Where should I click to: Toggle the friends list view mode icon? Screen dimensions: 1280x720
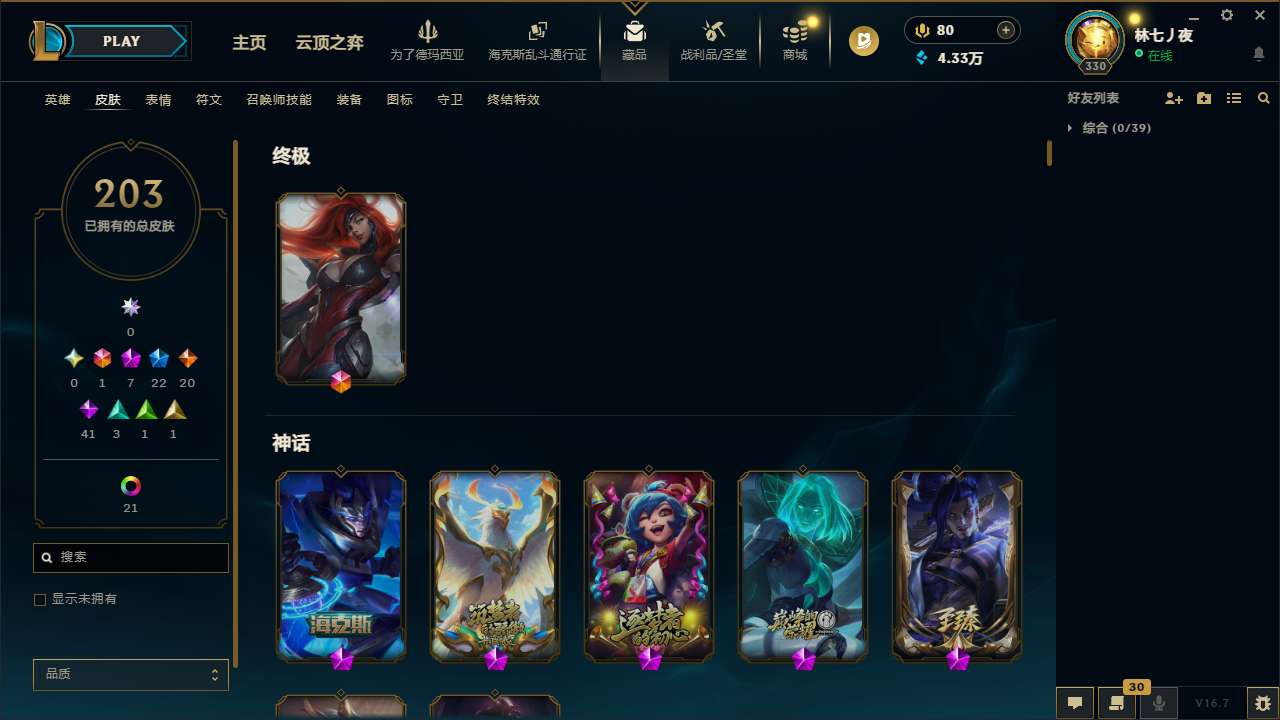(x=1234, y=98)
